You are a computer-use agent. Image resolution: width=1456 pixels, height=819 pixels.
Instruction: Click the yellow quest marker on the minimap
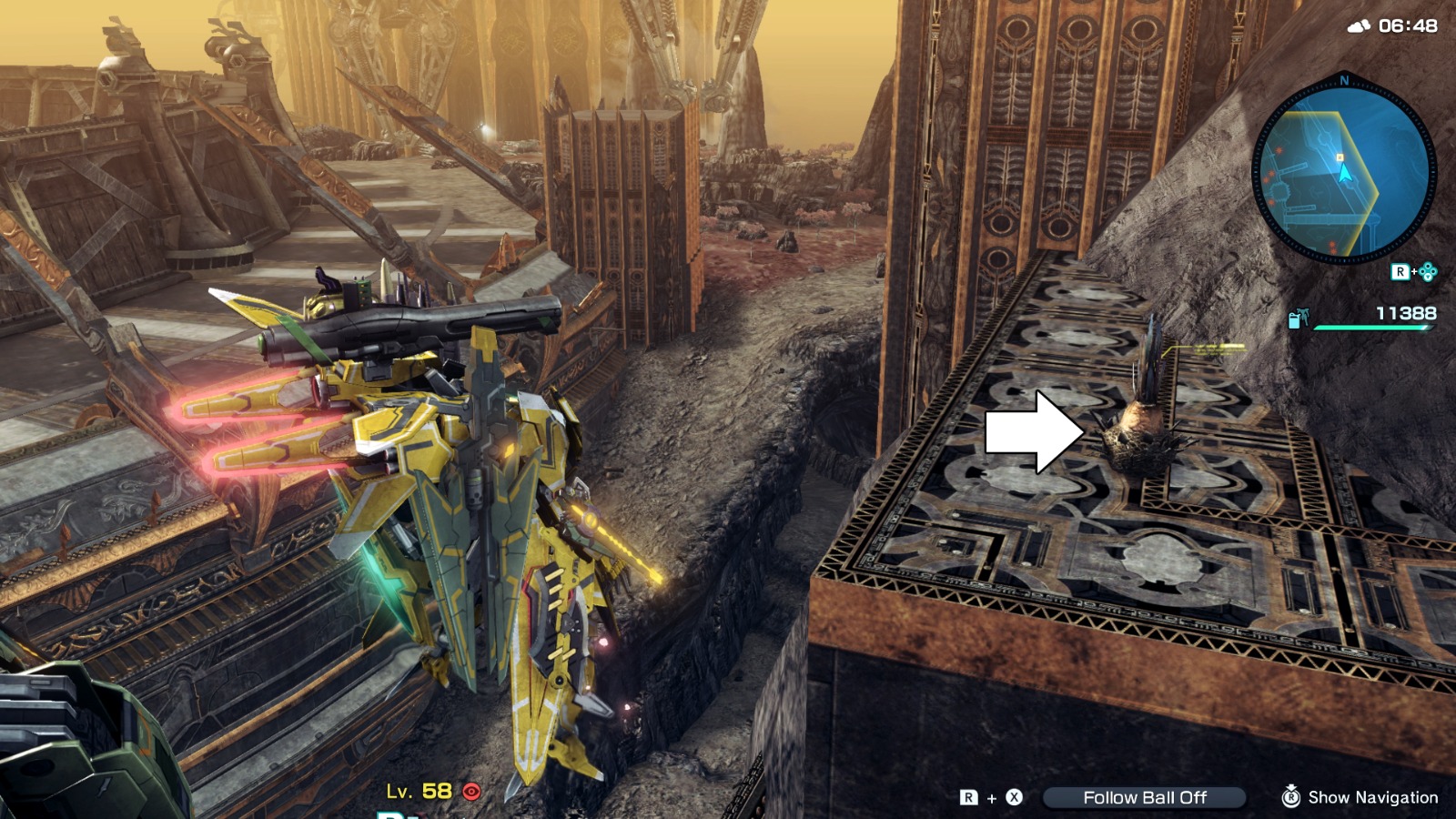(1340, 157)
